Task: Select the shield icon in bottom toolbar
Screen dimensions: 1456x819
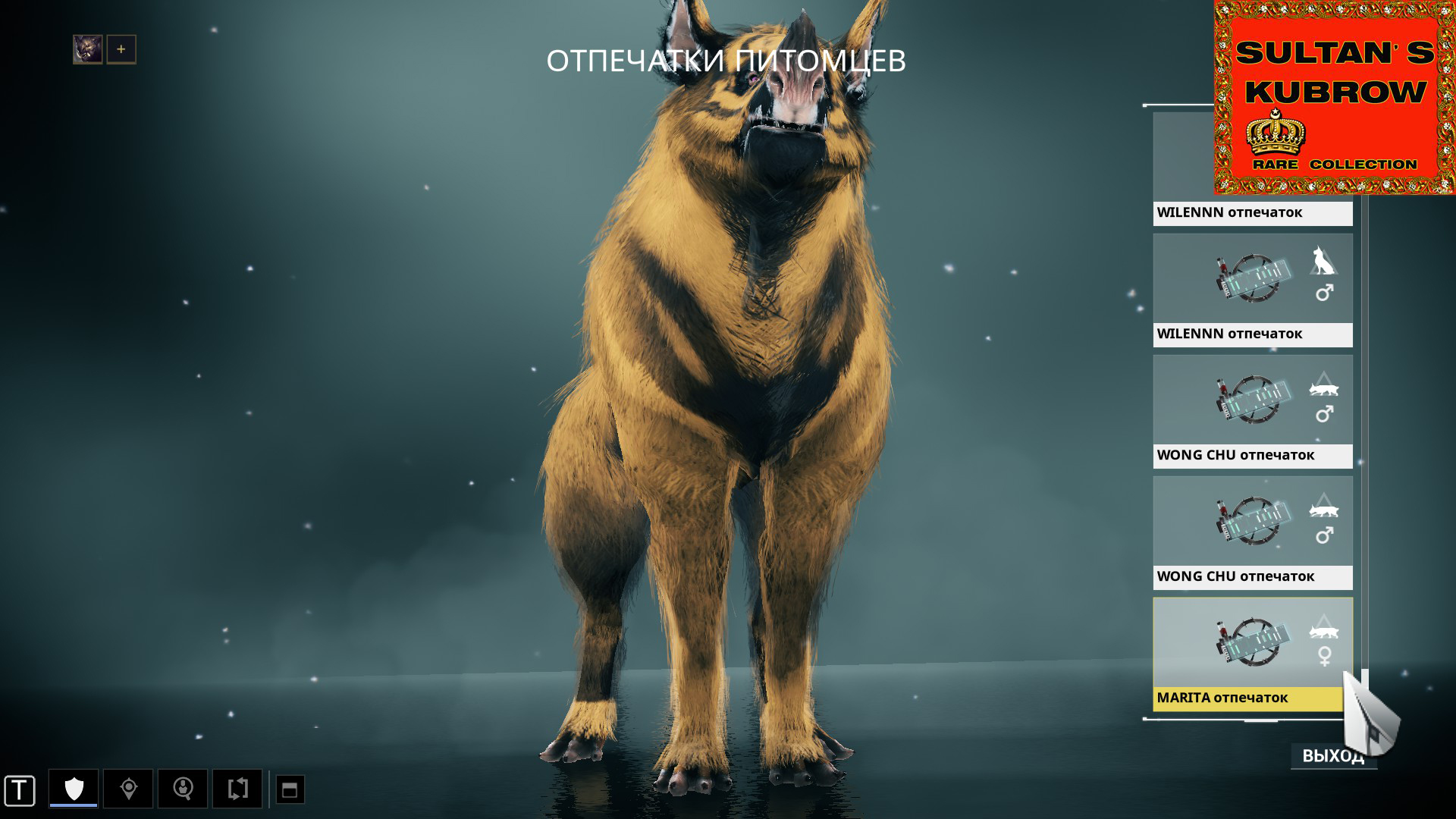Action: click(72, 789)
